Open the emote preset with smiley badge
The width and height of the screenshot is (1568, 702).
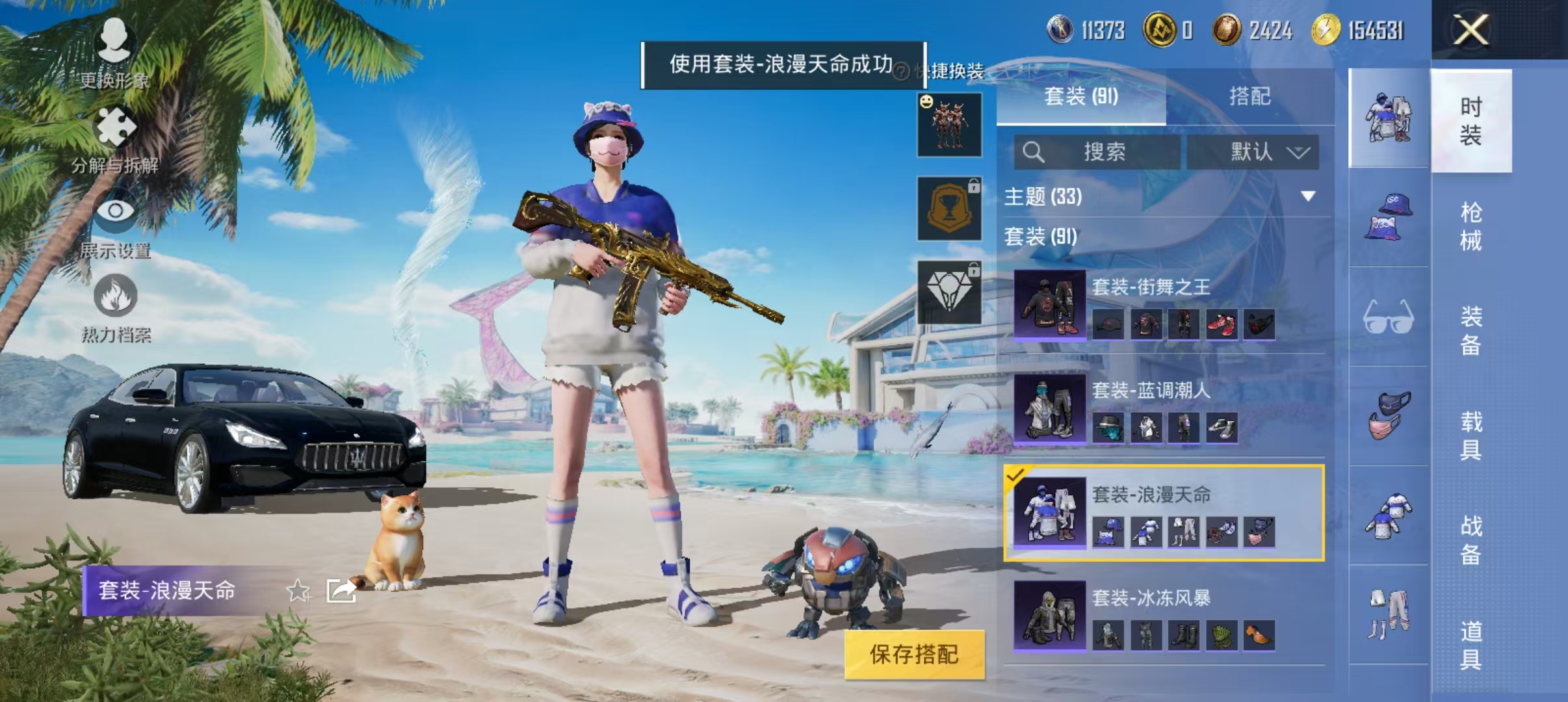tap(948, 125)
